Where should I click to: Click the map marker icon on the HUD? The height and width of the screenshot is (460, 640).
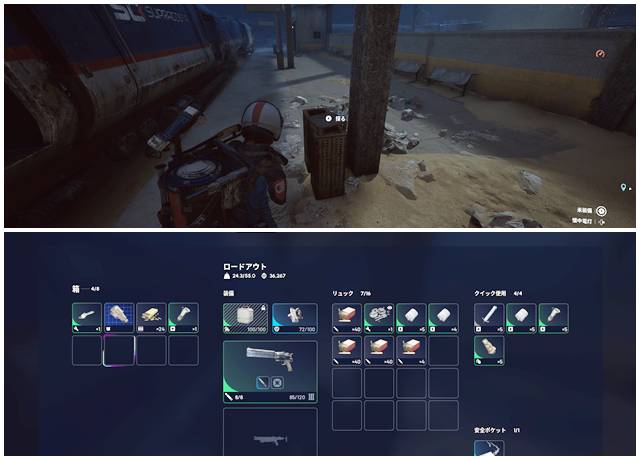[624, 187]
